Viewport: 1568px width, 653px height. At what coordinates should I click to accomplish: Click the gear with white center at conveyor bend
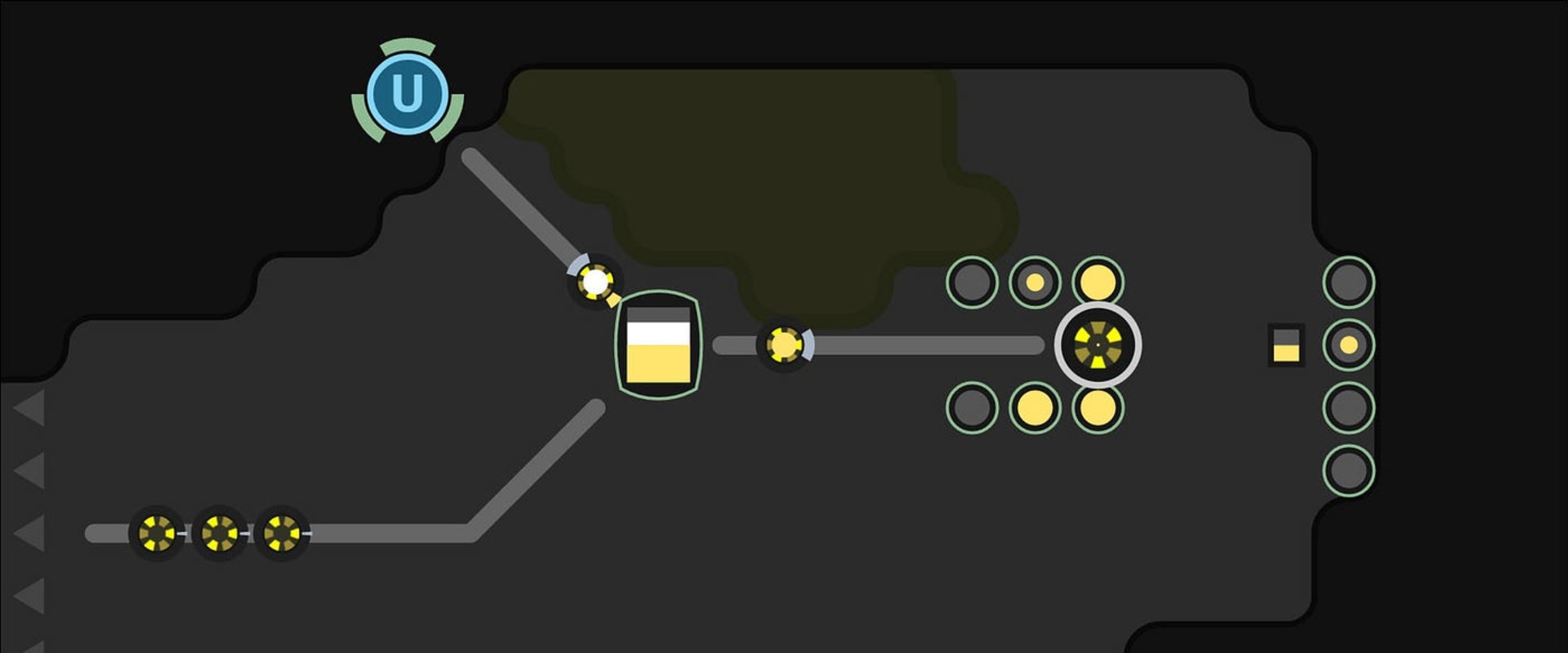(594, 283)
